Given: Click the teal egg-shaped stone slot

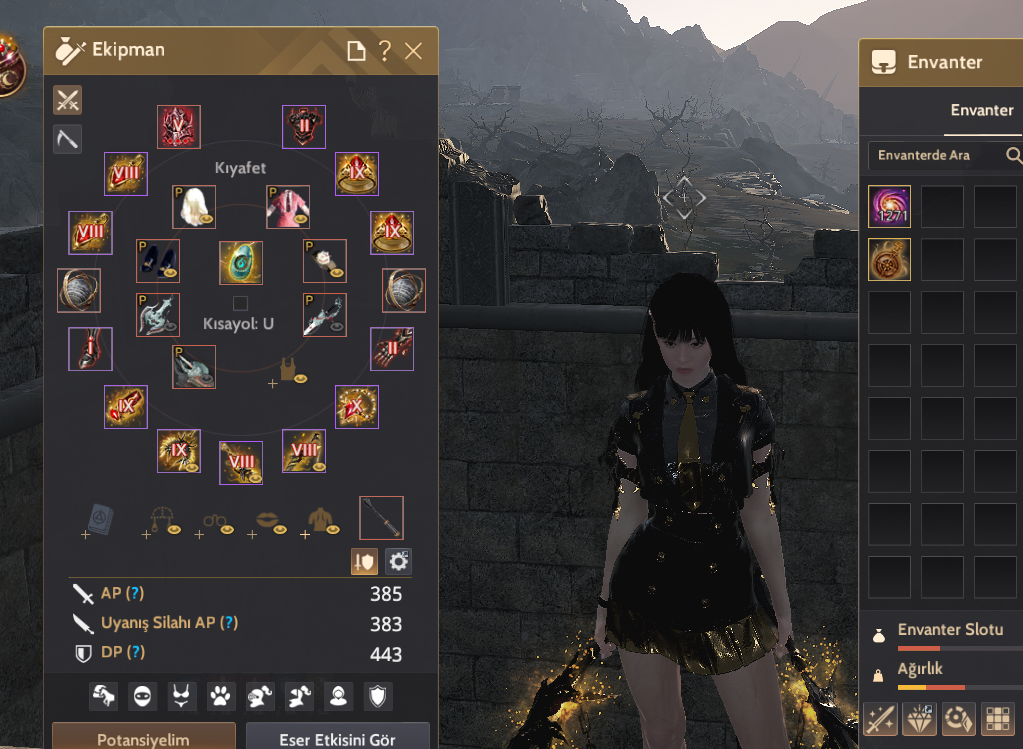Looking at the screenshot, I should click(x=241, y=262).
